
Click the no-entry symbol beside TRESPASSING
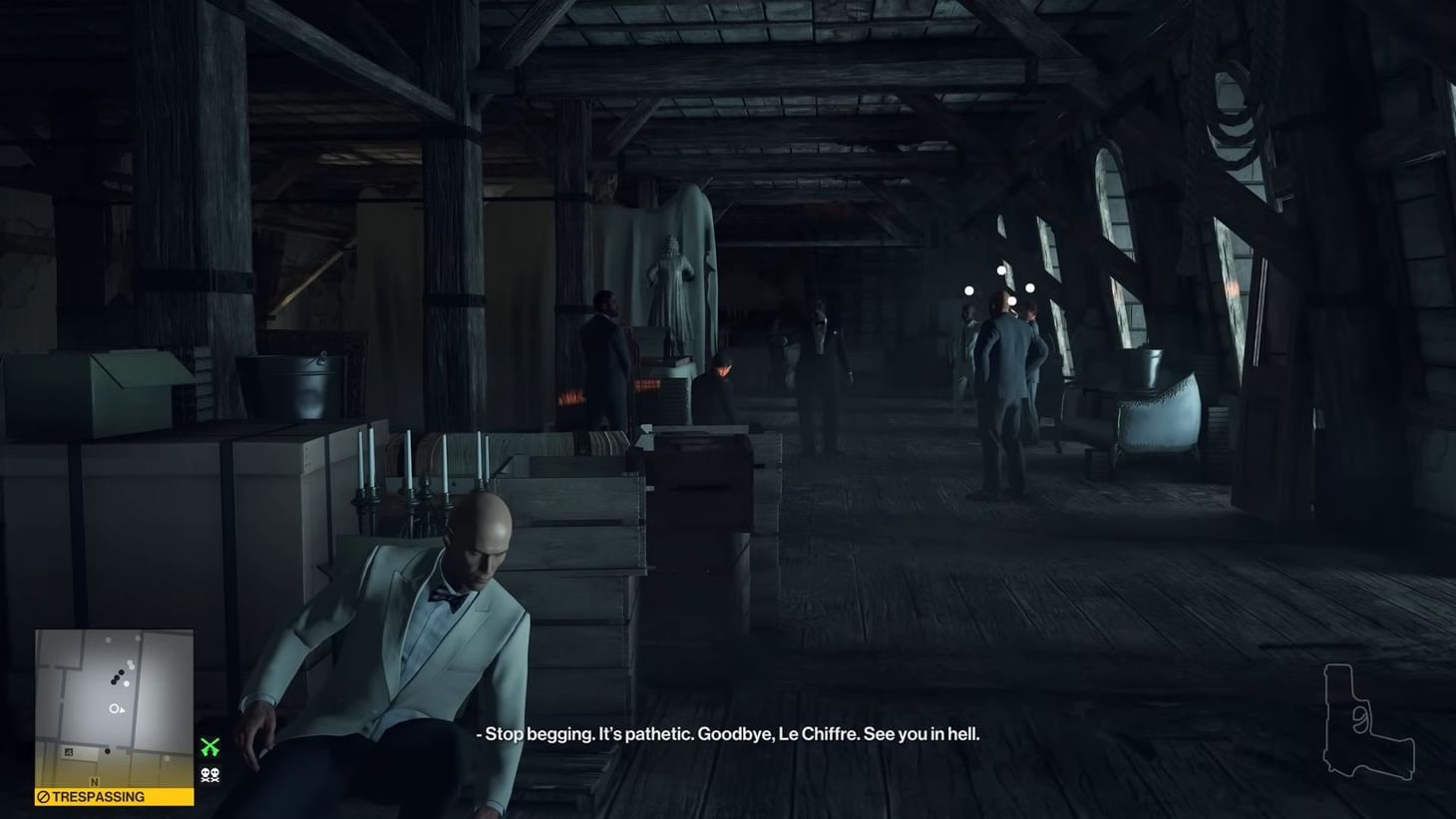pyautogui.click(x=42, y=797)
